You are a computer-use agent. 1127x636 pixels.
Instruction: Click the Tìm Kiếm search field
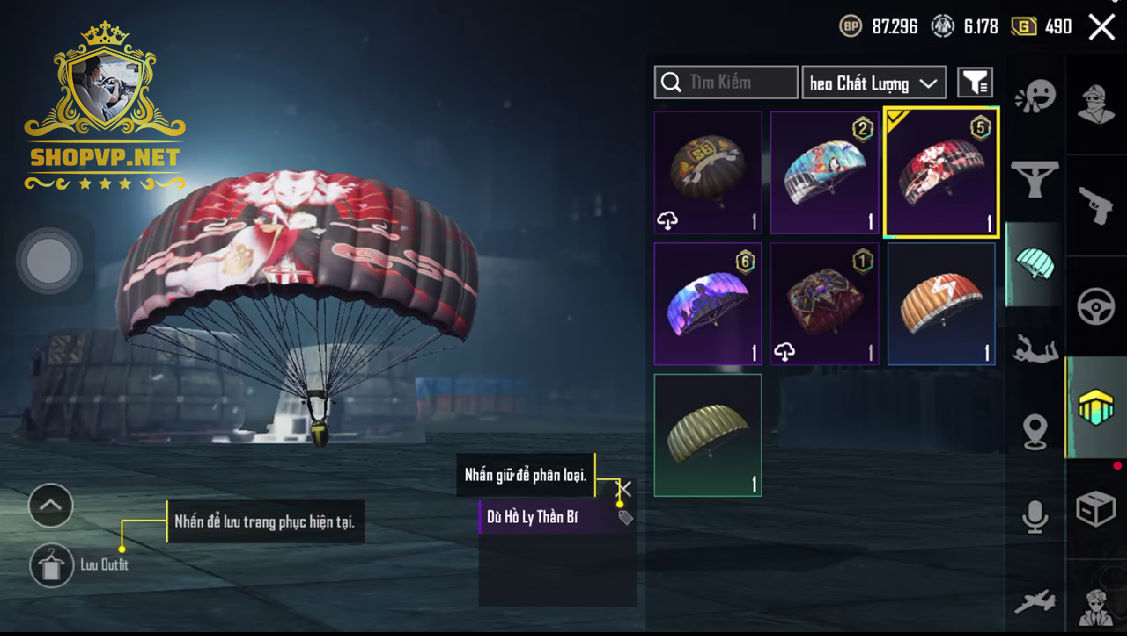tap(726, 82)
